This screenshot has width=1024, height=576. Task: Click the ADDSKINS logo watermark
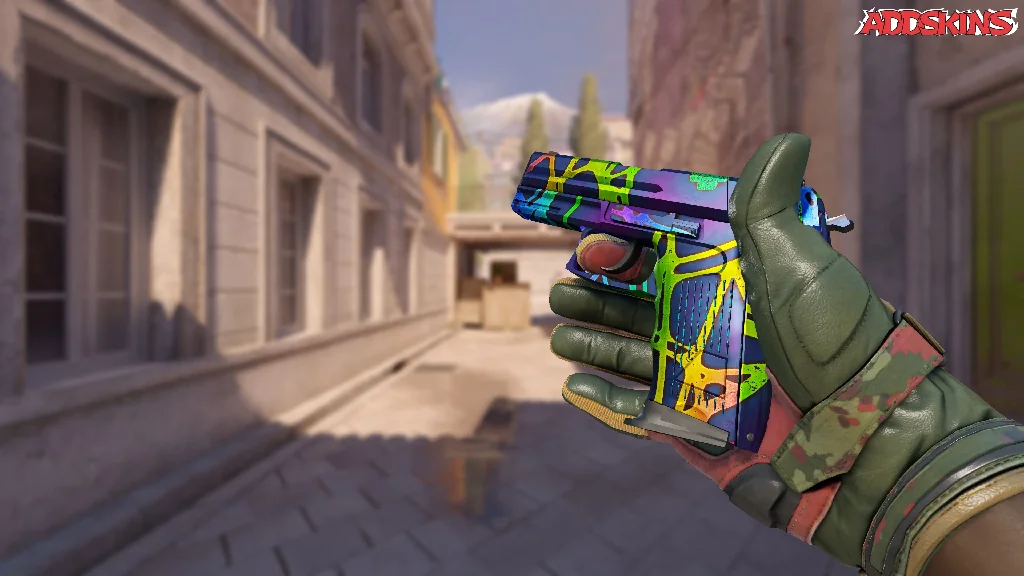pyautogui.click(x=936, y=23)
